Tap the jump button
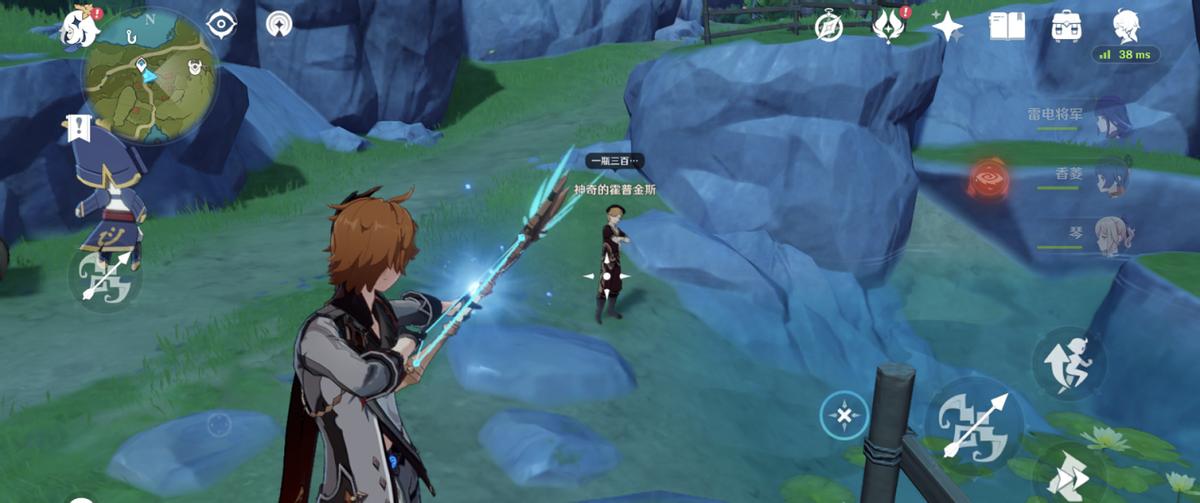The width and height of the screenshot is (1200, 503). point(1067,361)
